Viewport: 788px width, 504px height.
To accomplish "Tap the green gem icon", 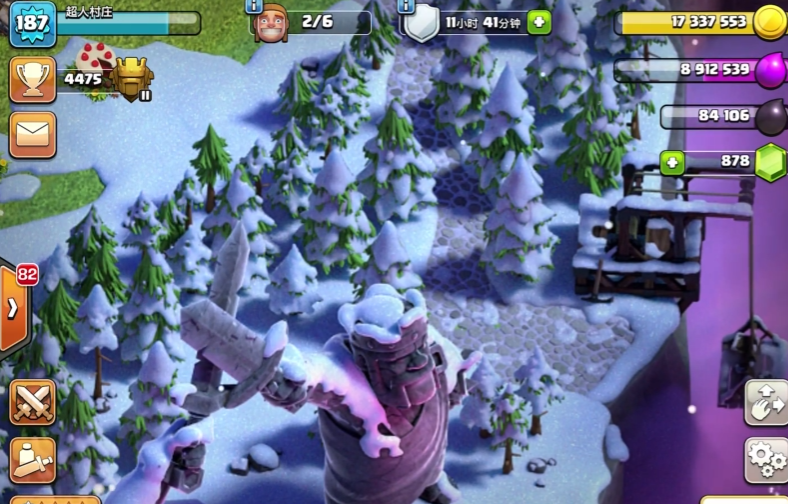I will click(x=770, y=162).
